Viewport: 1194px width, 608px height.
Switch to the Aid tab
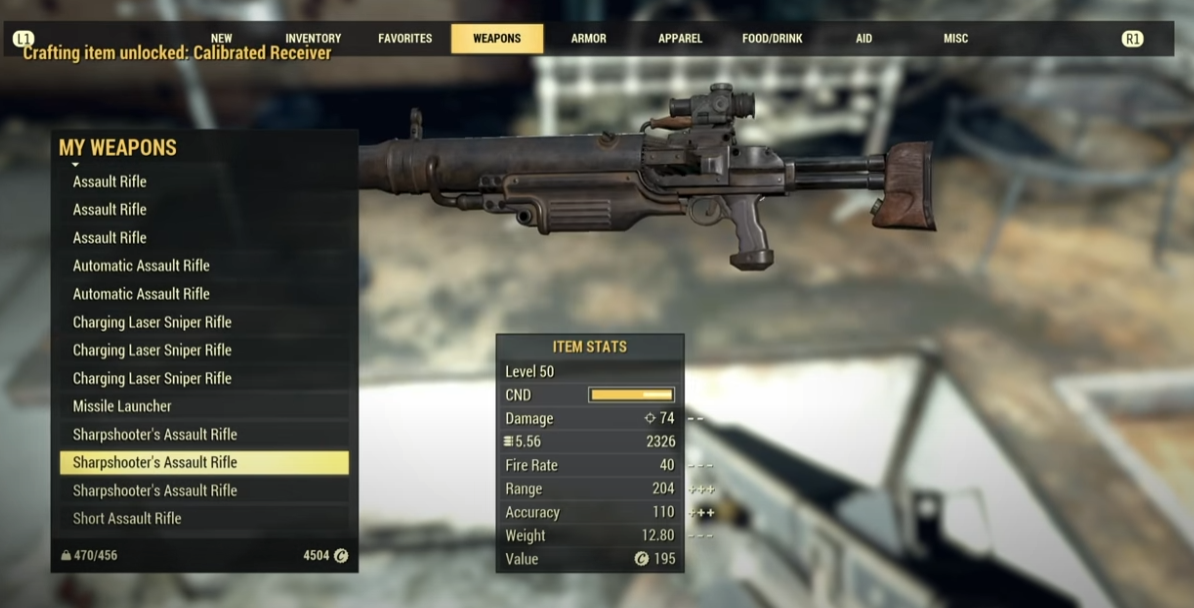864,38
